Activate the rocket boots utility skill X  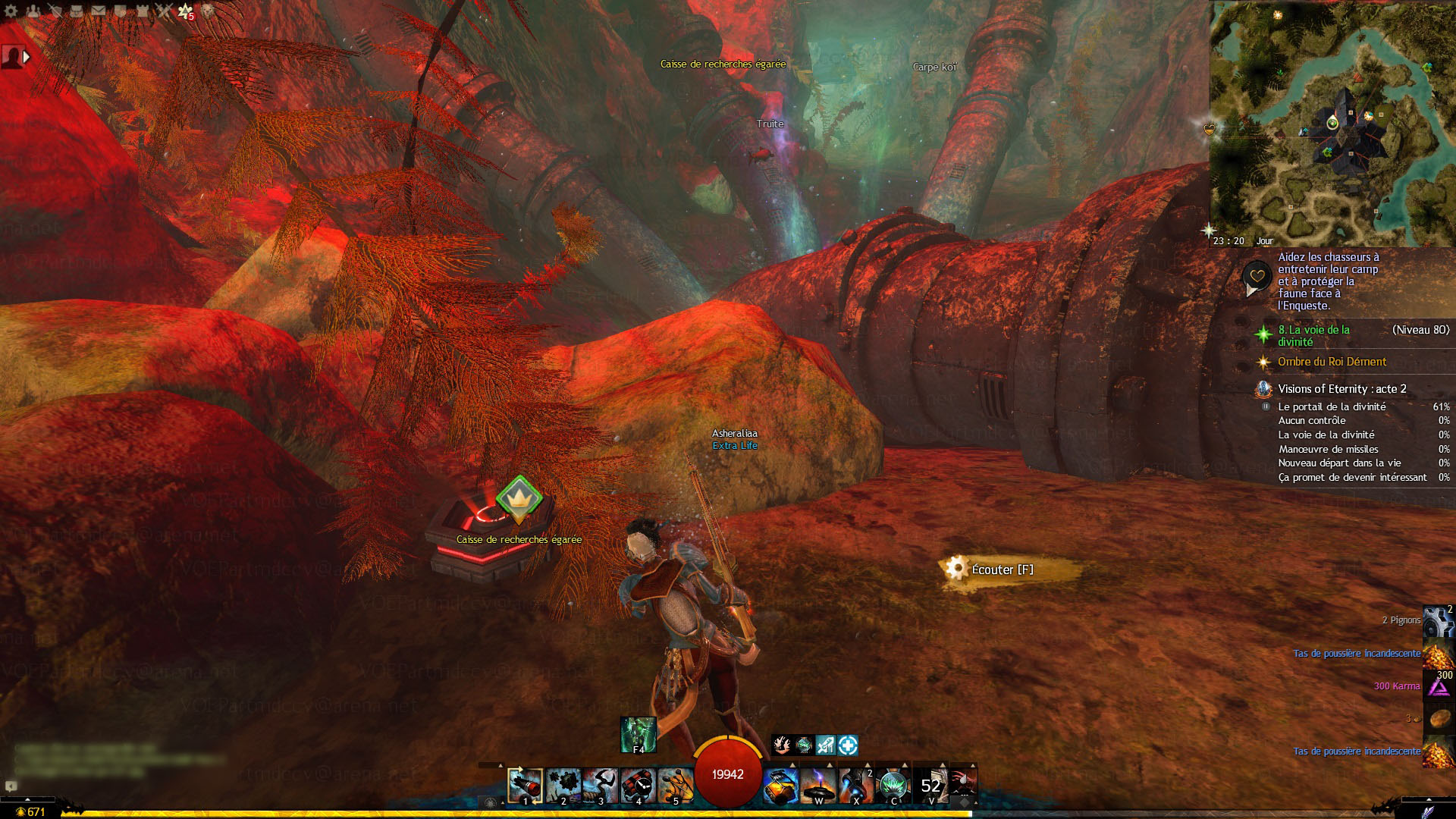point(856,786)
